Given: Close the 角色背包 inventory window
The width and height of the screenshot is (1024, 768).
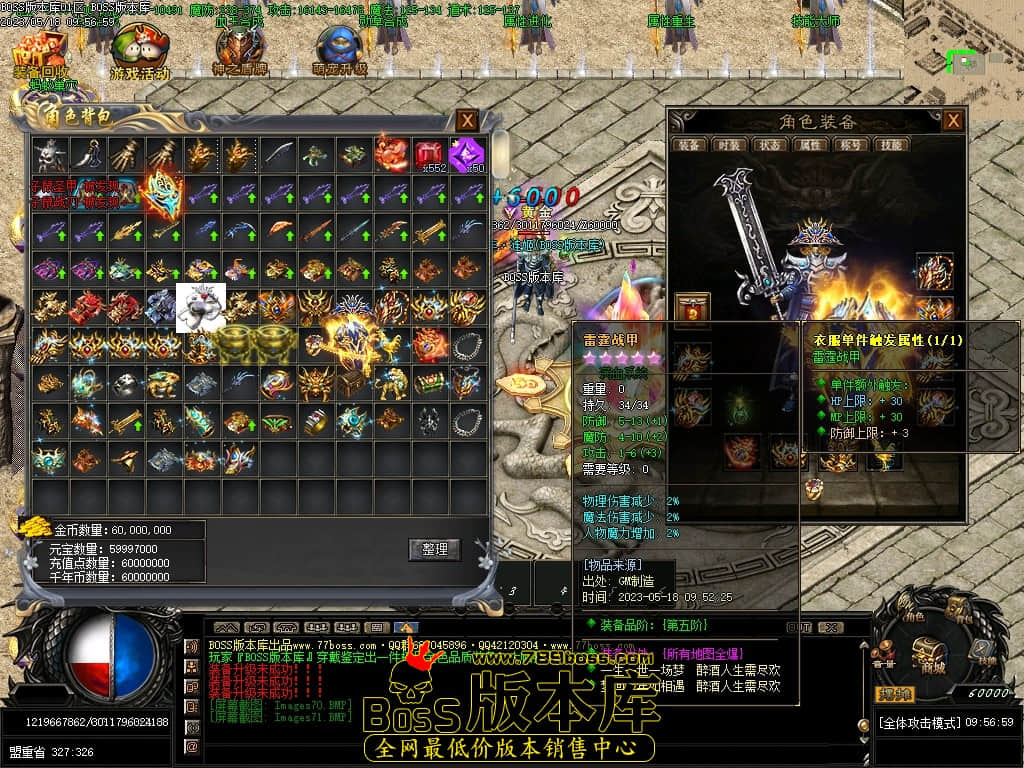Looking at the screenshot, I should click(467, 121).
